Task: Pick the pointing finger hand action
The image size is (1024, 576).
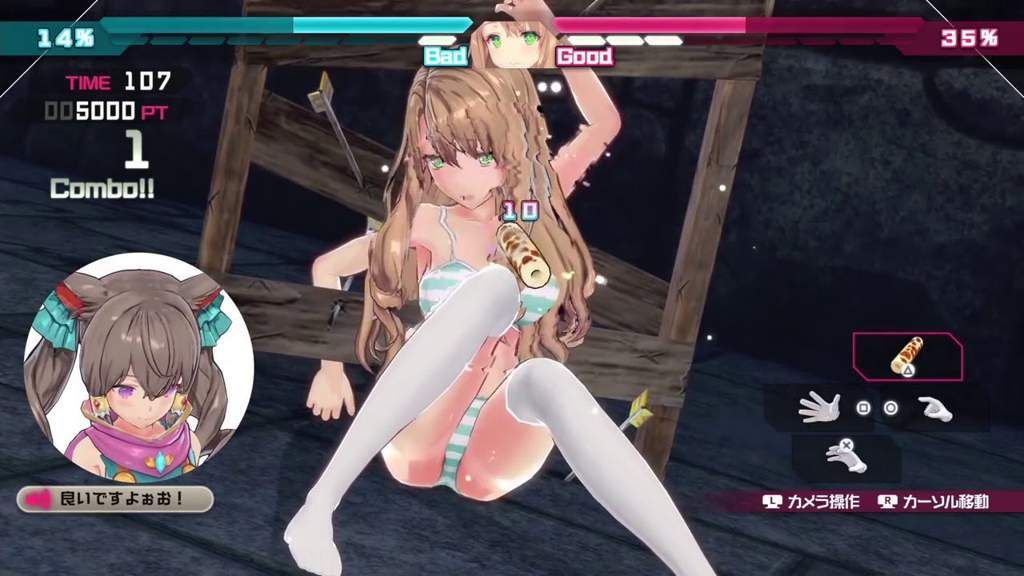Action: [935, 408]
